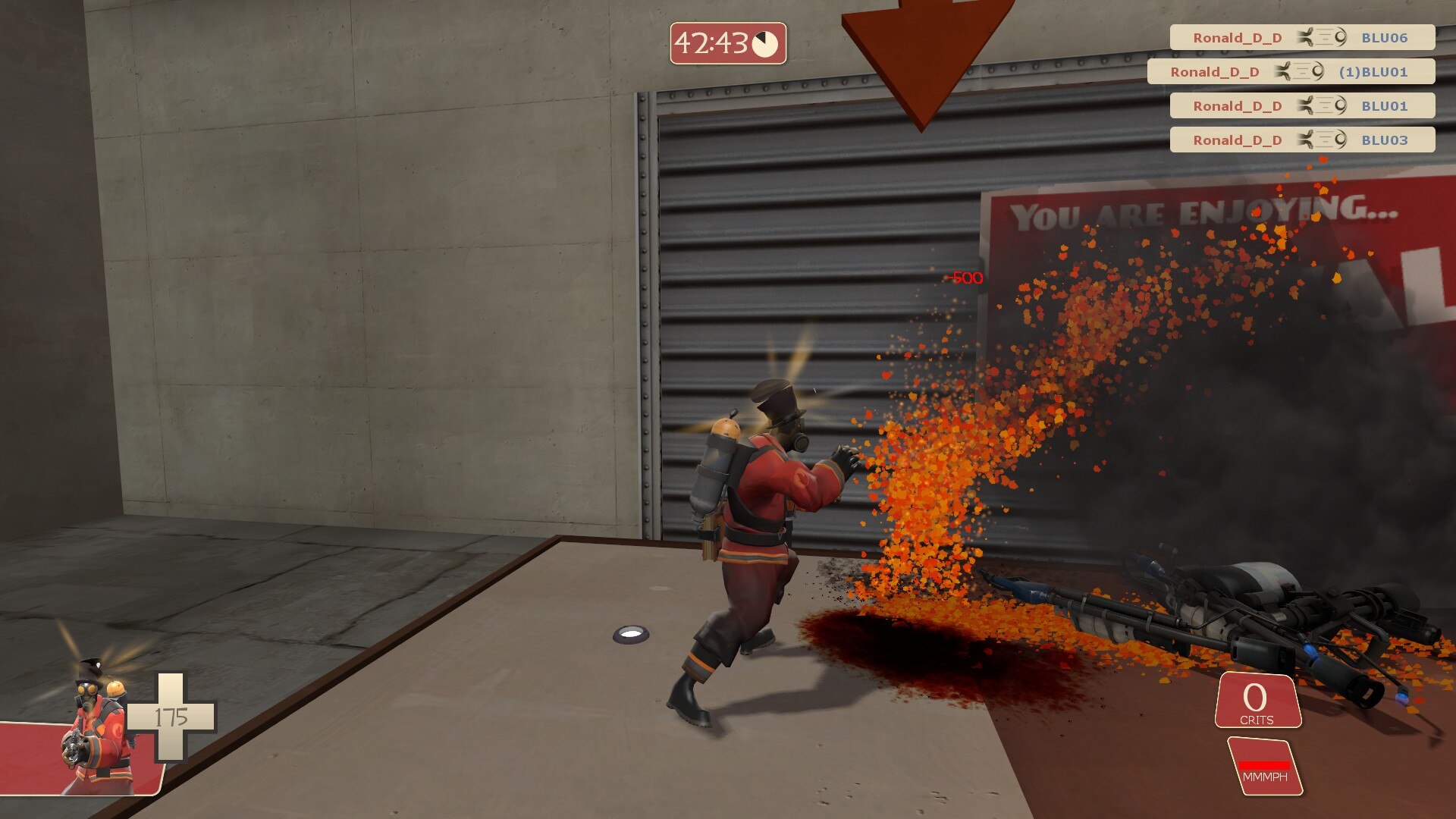Click the kill feed row showing (1)BLU01

(x=1291, y=72)
